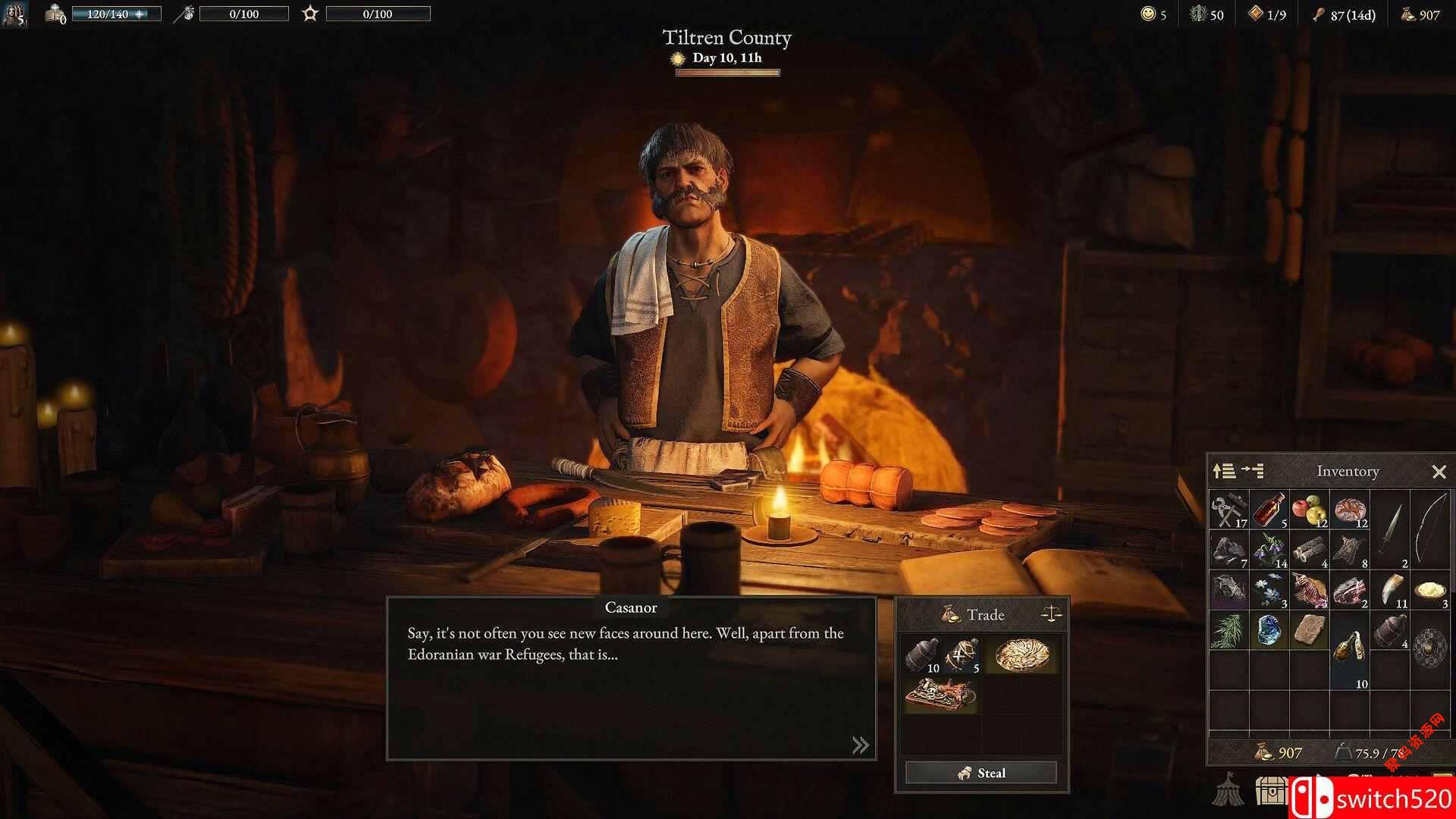Select the apples stack in inventory

pos(1310,510)
